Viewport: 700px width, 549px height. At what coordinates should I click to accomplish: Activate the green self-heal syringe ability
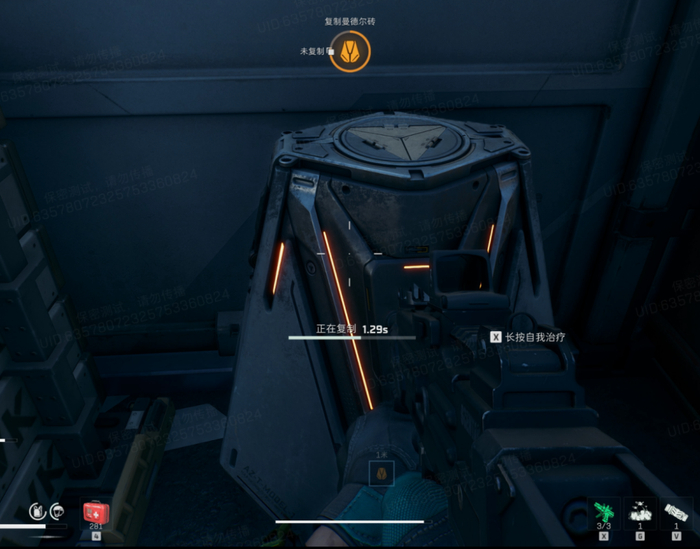click(x=603, y=513)
